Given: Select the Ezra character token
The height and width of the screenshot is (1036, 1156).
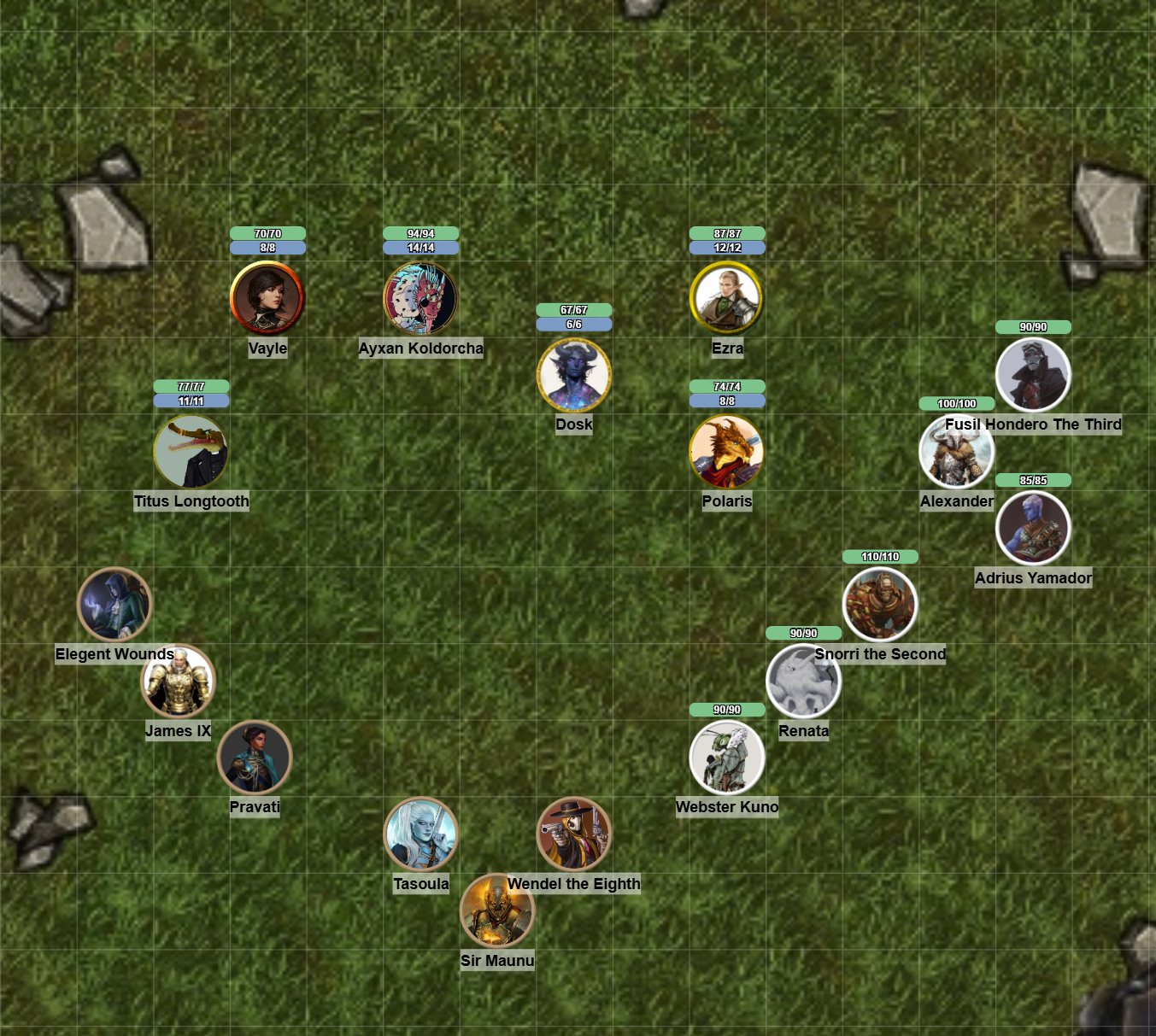Looking at the screenshot, I should pos(727,298).
